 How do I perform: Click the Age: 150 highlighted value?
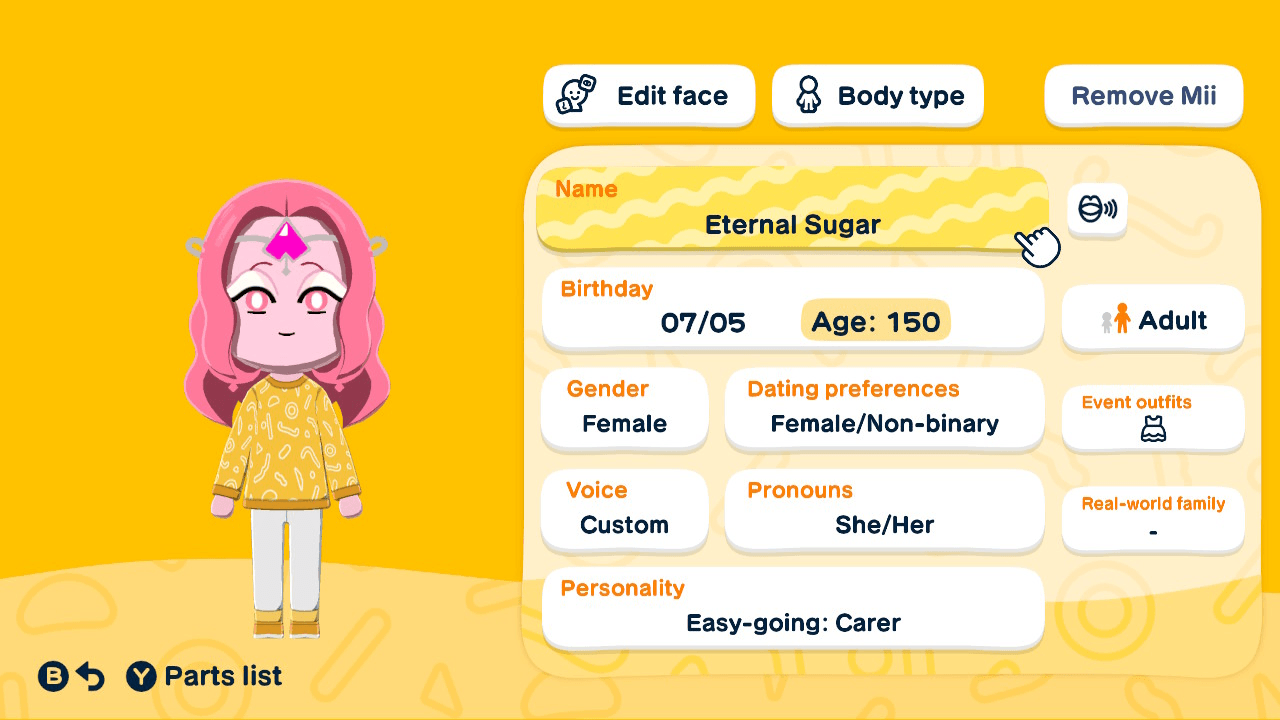pyautogui.click(x=875, y=322)
